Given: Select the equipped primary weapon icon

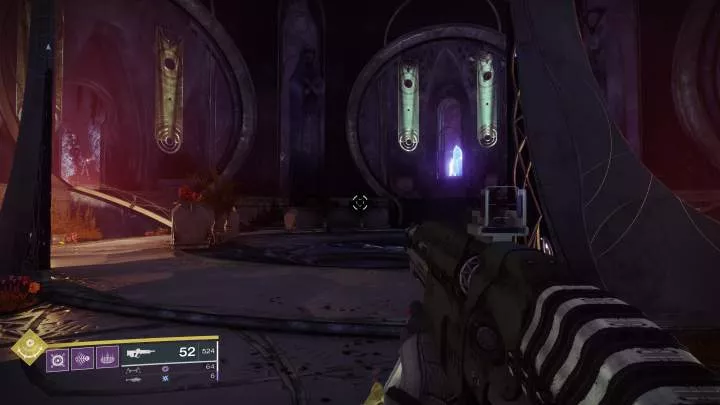Looking at the screenshot, I should point(143,352).
